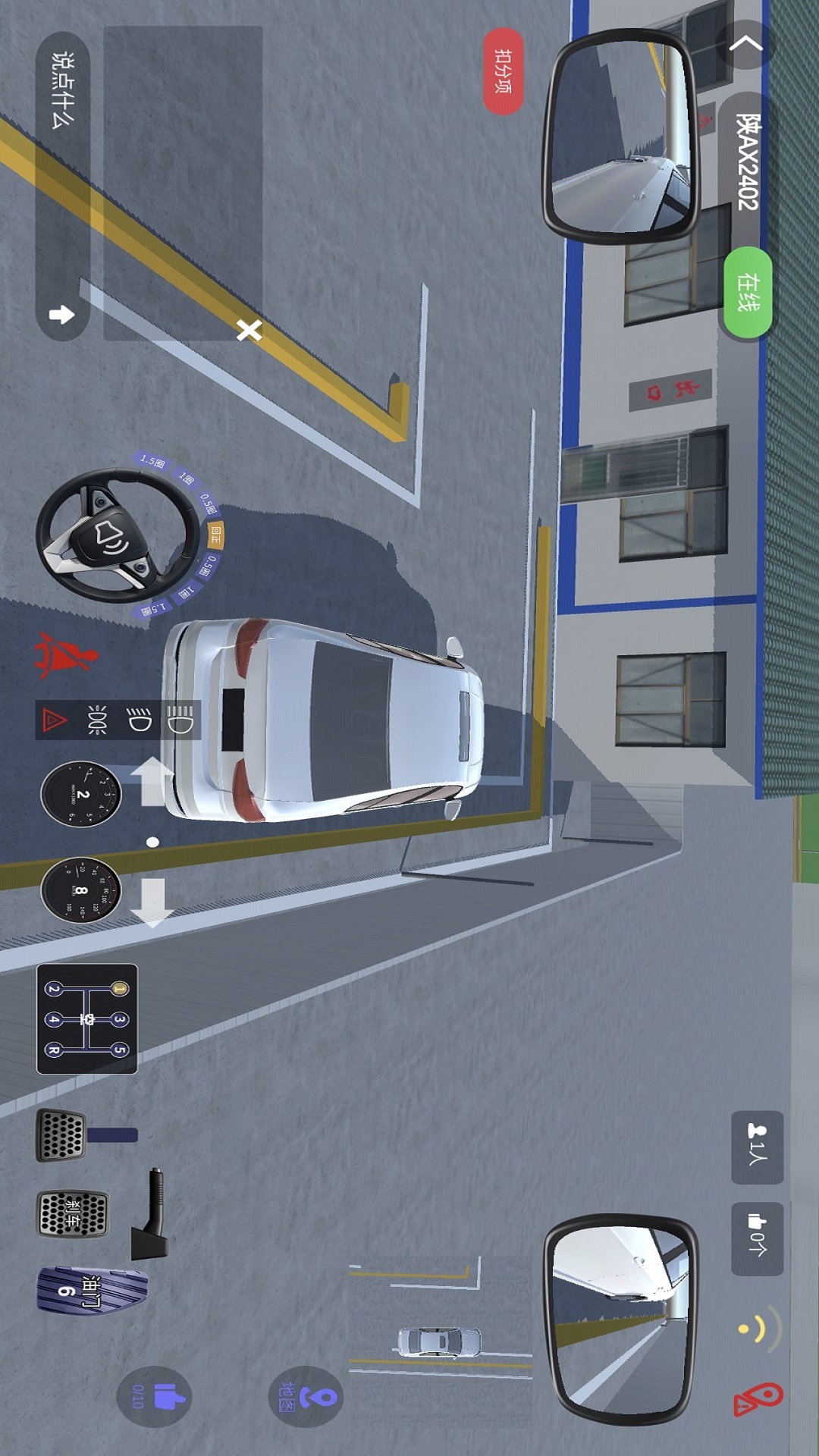Turn on the high beam headlights
819x1456 pixels.
coord(180,720)
